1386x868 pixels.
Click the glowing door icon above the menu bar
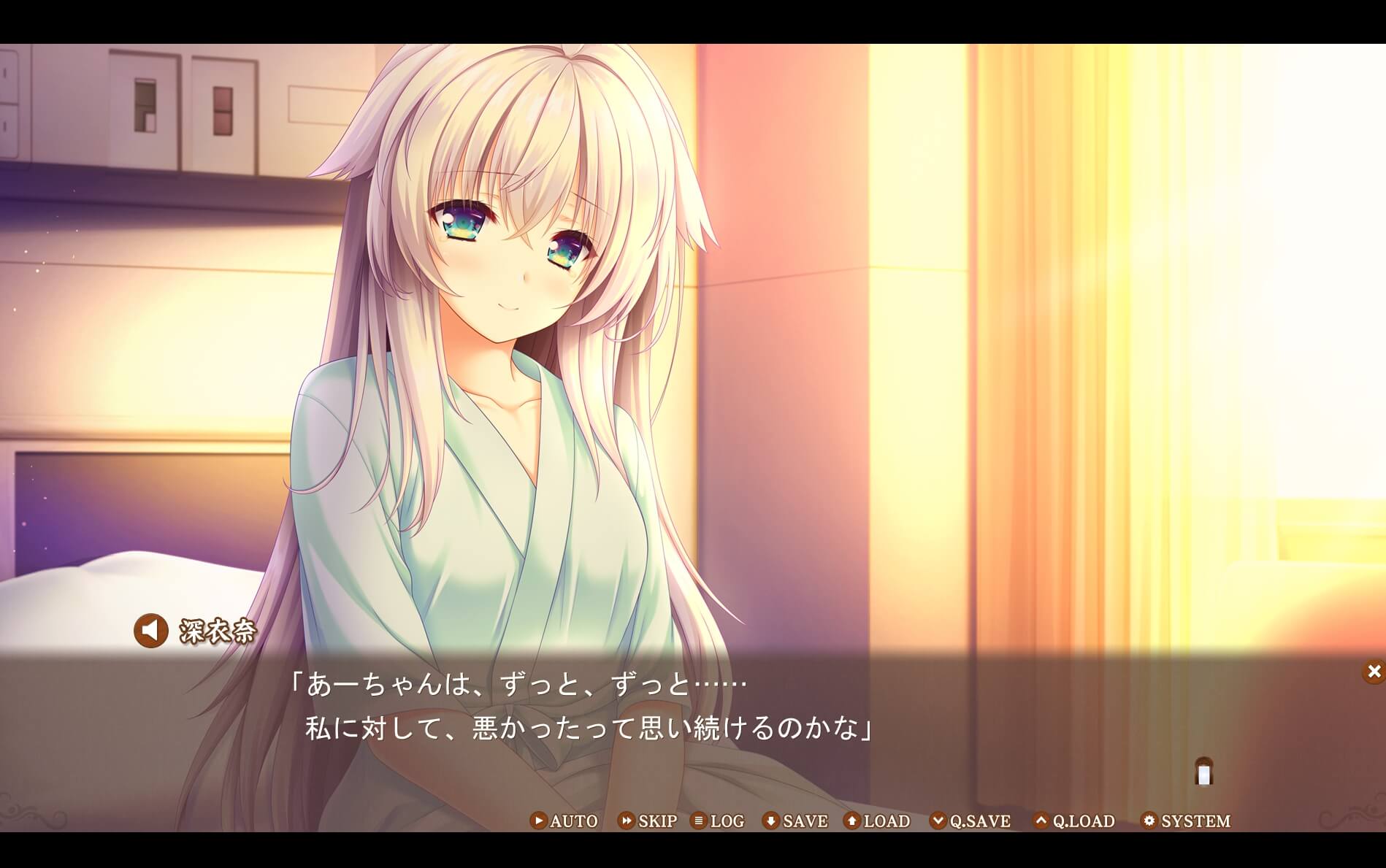point(1202,773)
